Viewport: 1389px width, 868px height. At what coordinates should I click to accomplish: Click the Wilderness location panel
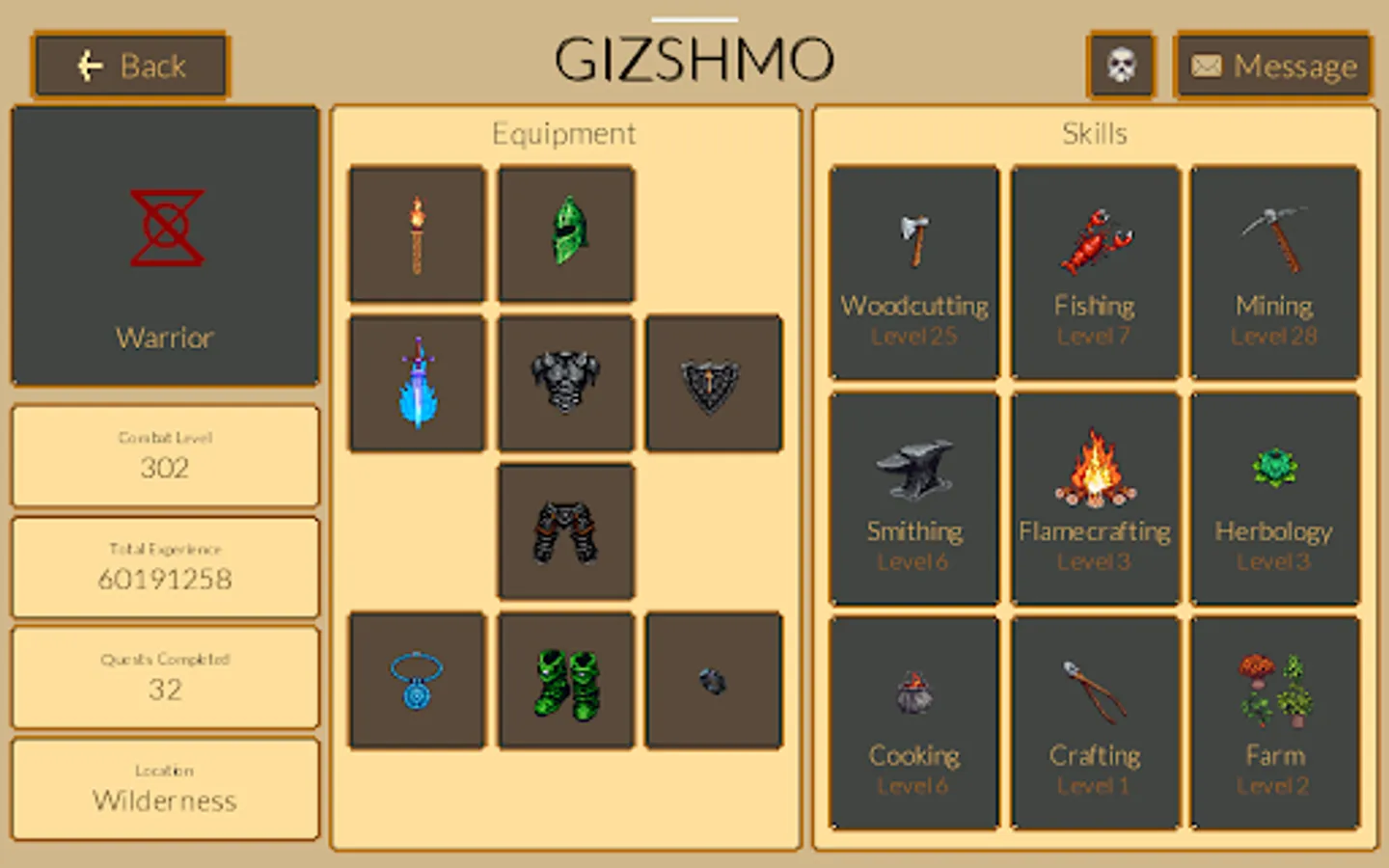tap(164, 789)
